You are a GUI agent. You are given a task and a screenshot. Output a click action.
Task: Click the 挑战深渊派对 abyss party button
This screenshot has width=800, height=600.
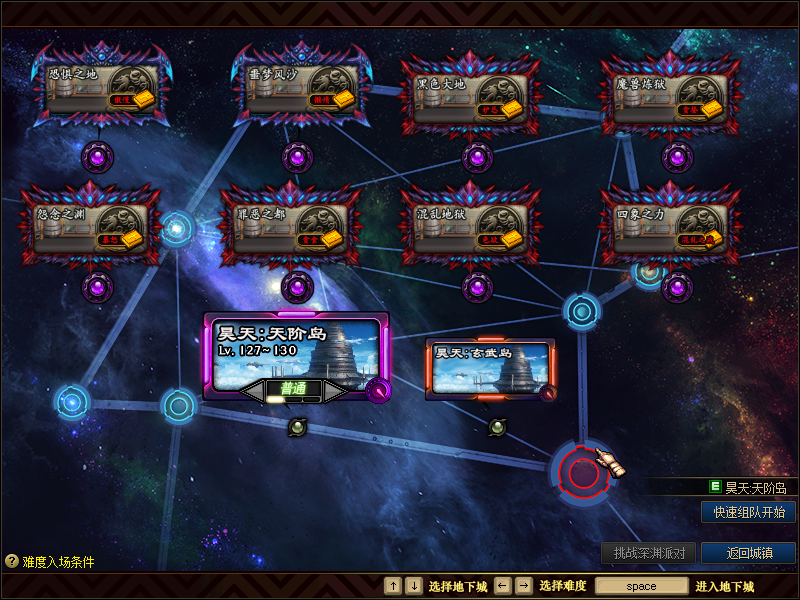point(649,553)
